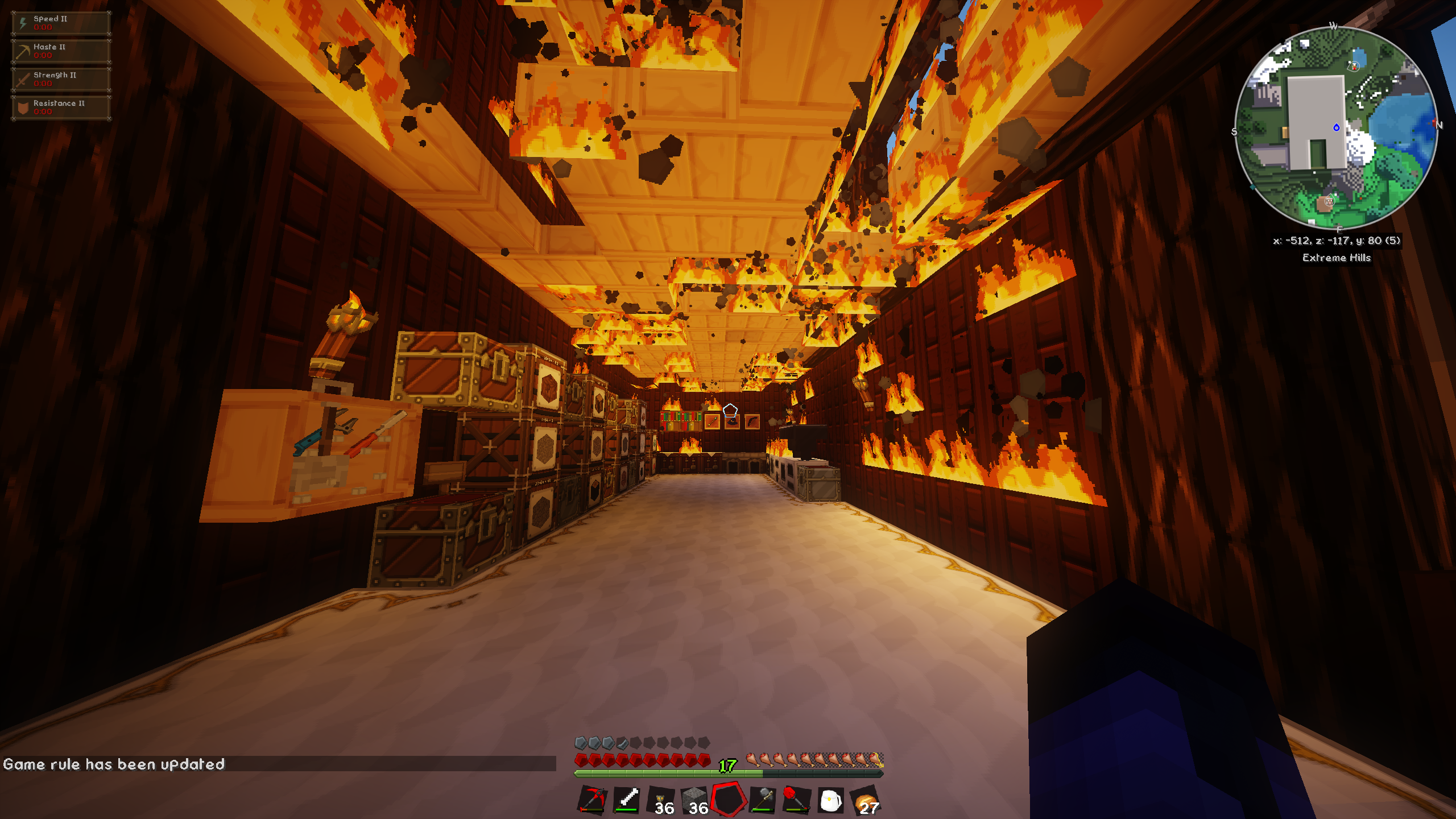The width and height of the screenshot is (1456, 819).
Task: Pick the gray battle axe slot
Action: (x=763, y=800)
